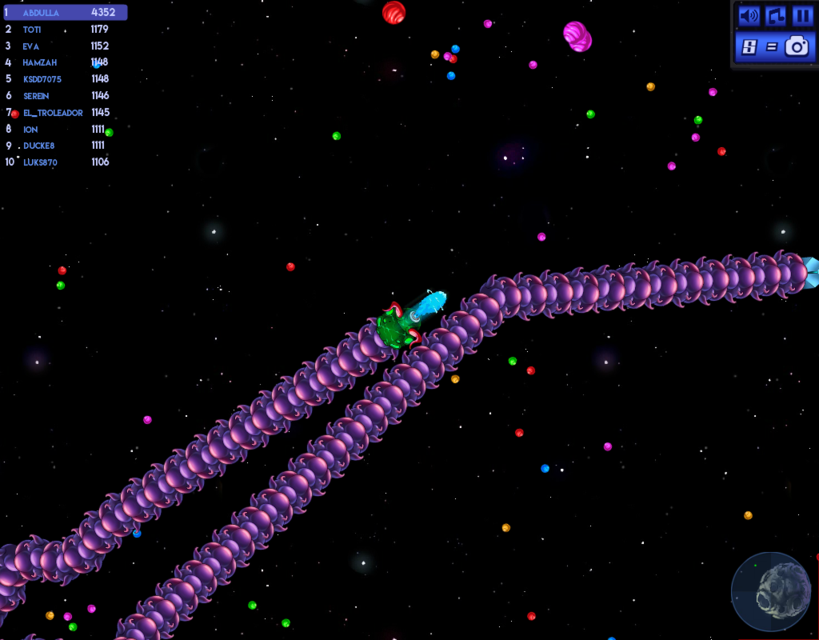Viewport: 819px width, 640px height.
Task: Select ABDULLA in the leaderboard
Action: coord(64,13)
